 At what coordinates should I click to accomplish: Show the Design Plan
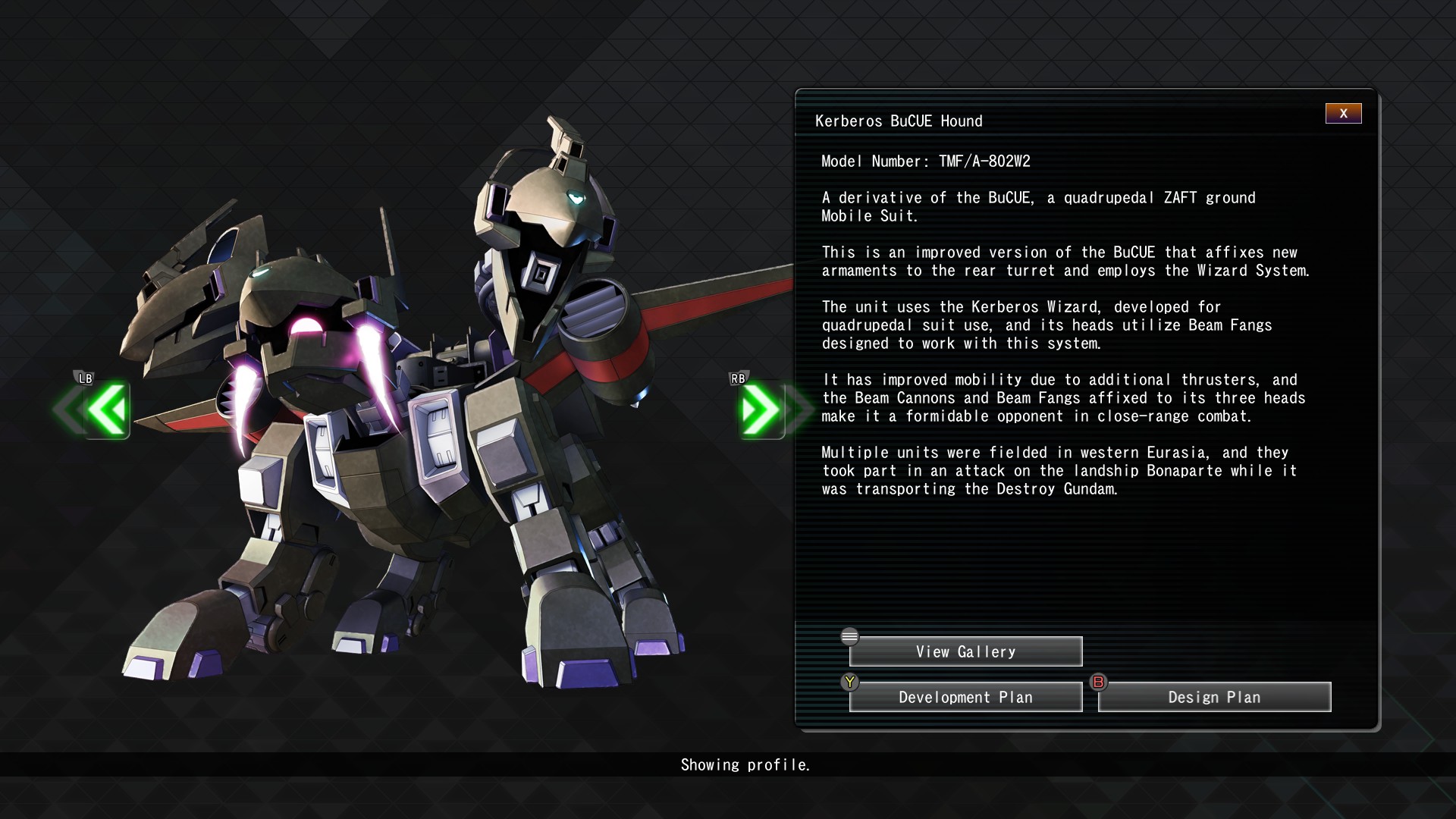tap(1214, 697)
